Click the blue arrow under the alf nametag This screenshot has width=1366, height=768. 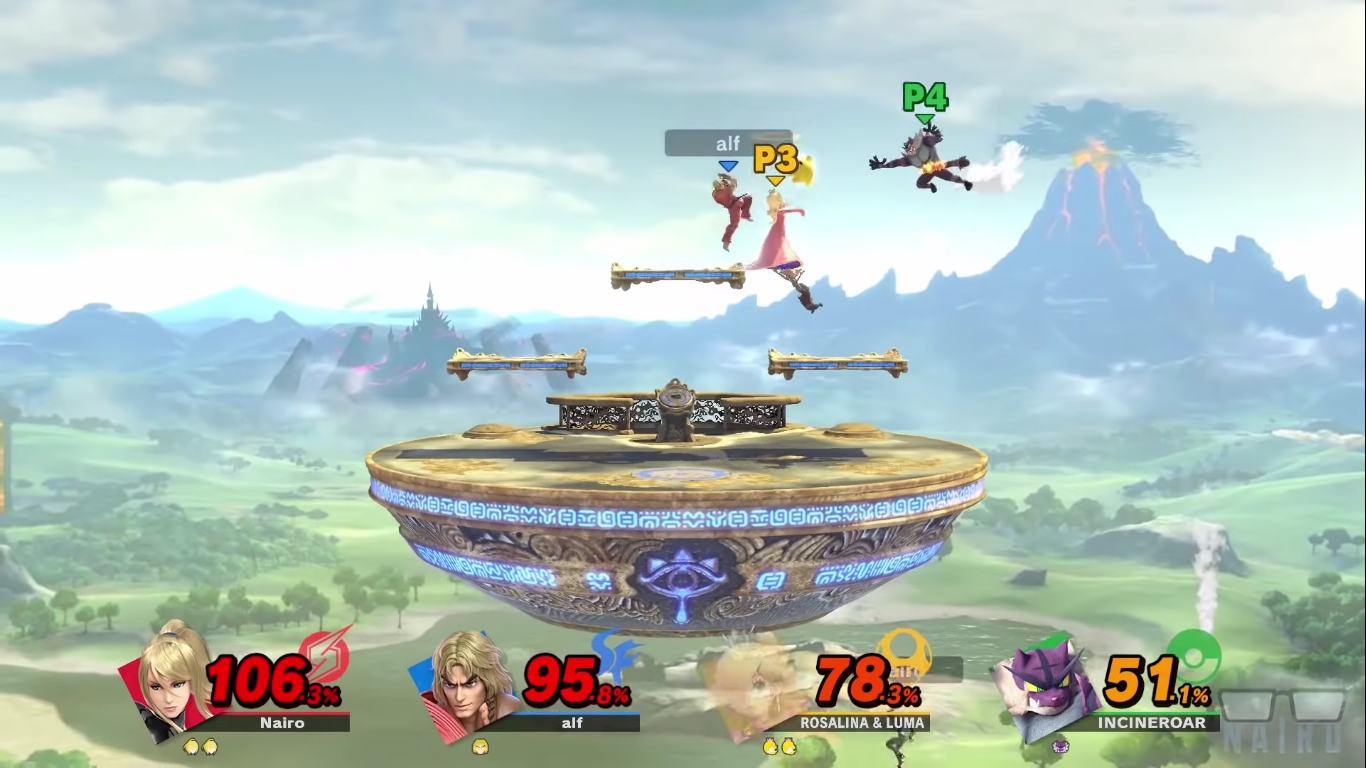[x=728, y=167]
